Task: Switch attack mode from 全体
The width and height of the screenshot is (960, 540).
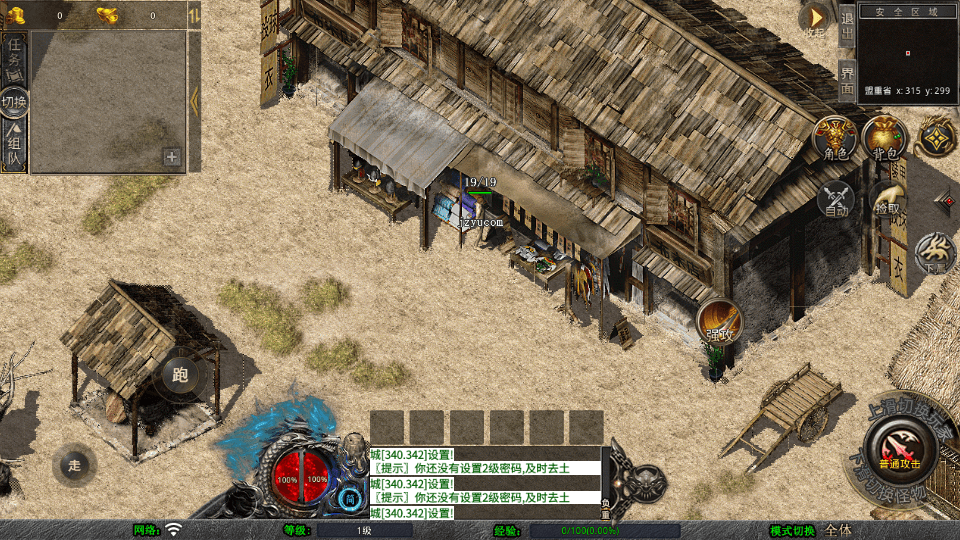Action: tap(838, 530)
